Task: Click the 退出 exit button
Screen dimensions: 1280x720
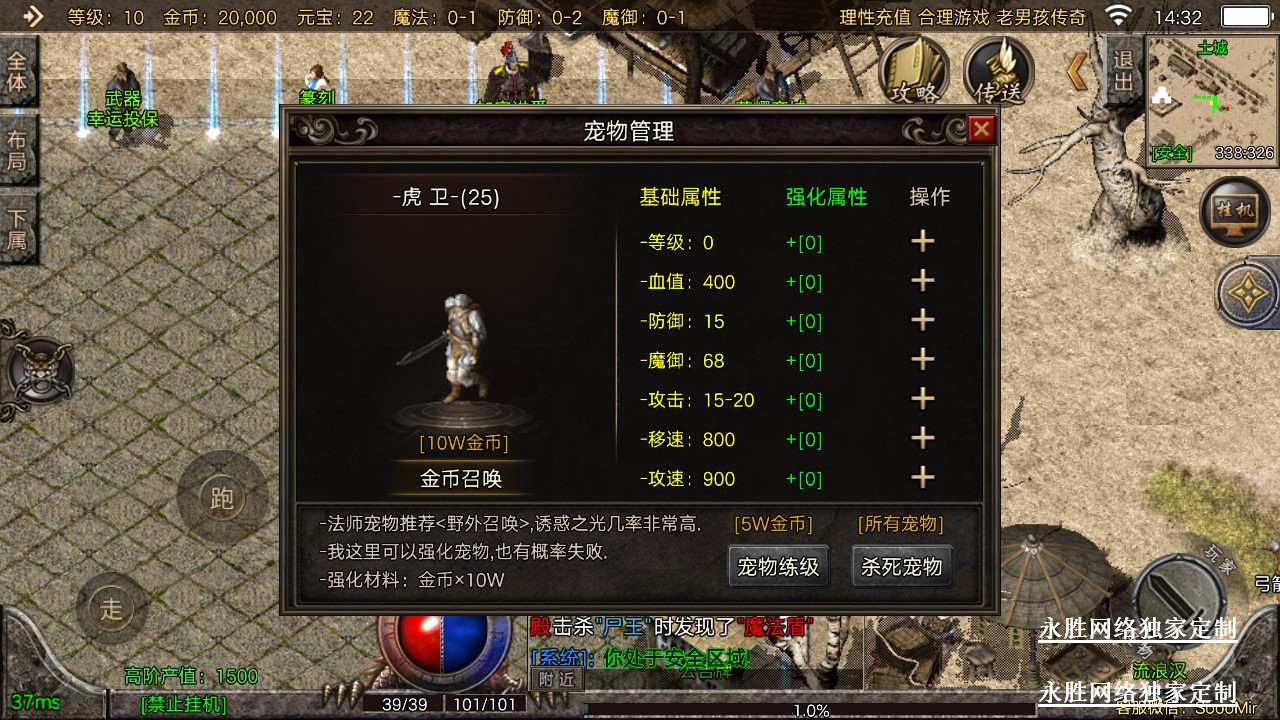Action: point(1123,70)
